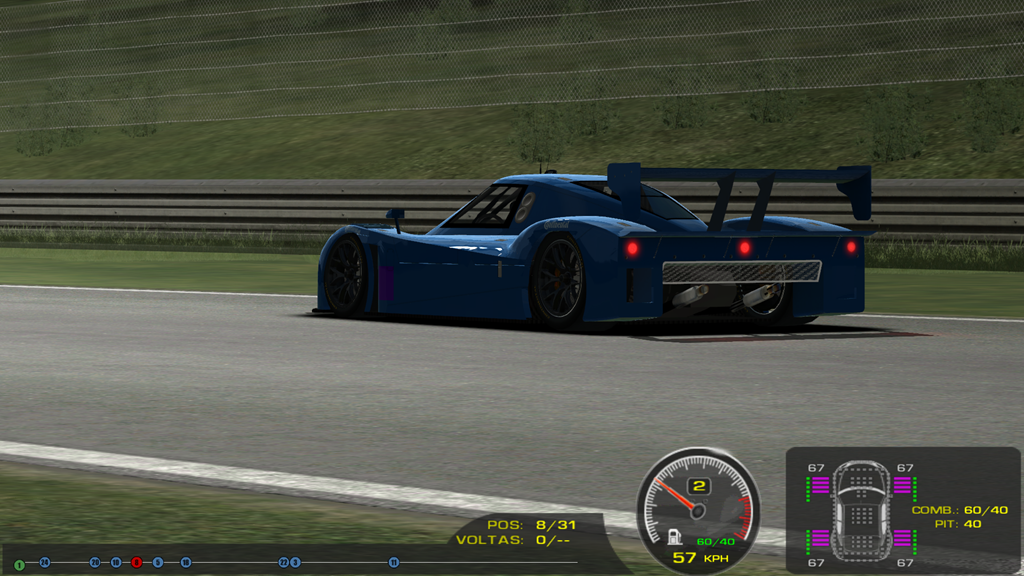Click the gear indicator on the tachometer
Viewport: 1024px width, 576px height.
click(x=699, y=487)
